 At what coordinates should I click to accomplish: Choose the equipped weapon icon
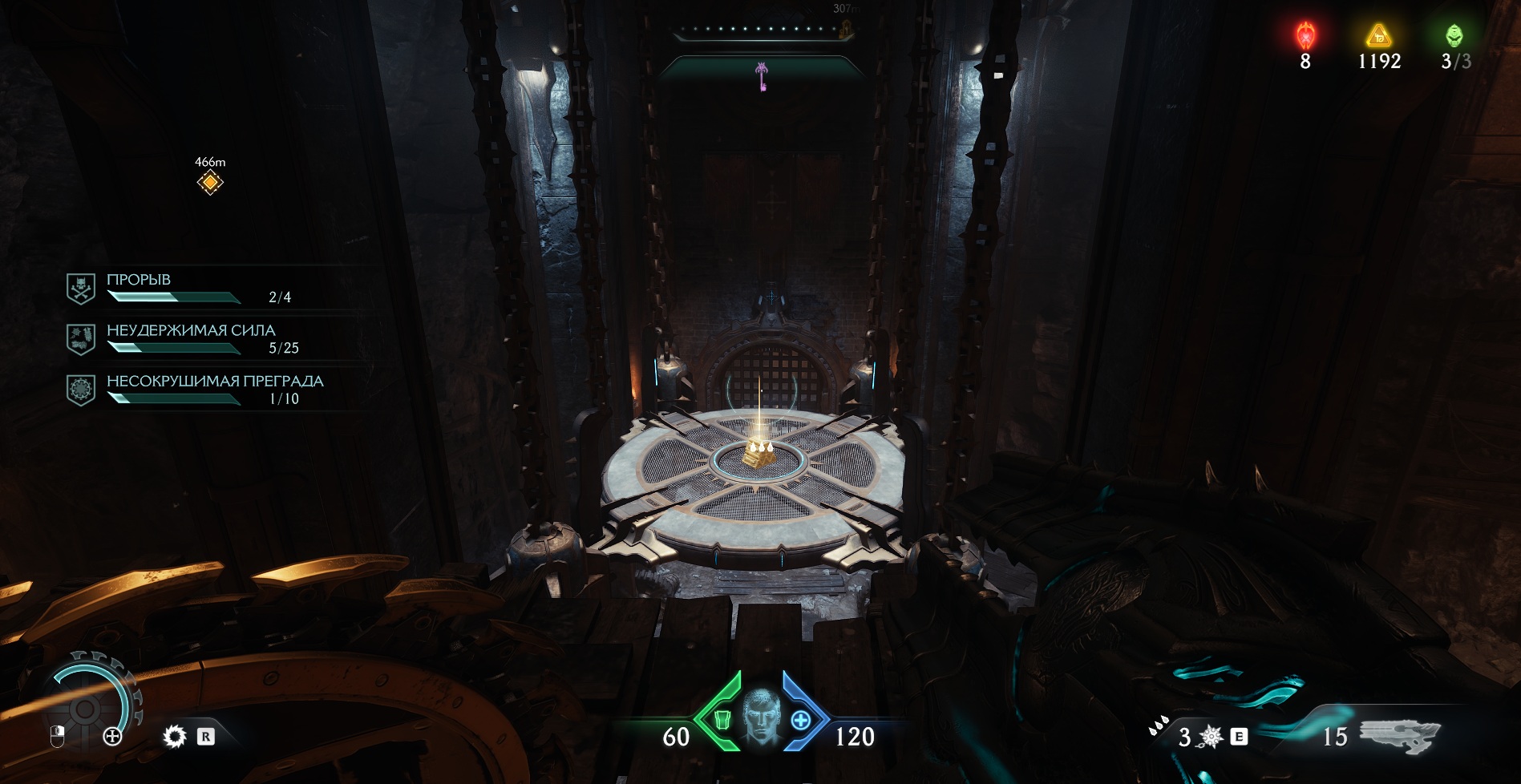tap(1399, 735)
